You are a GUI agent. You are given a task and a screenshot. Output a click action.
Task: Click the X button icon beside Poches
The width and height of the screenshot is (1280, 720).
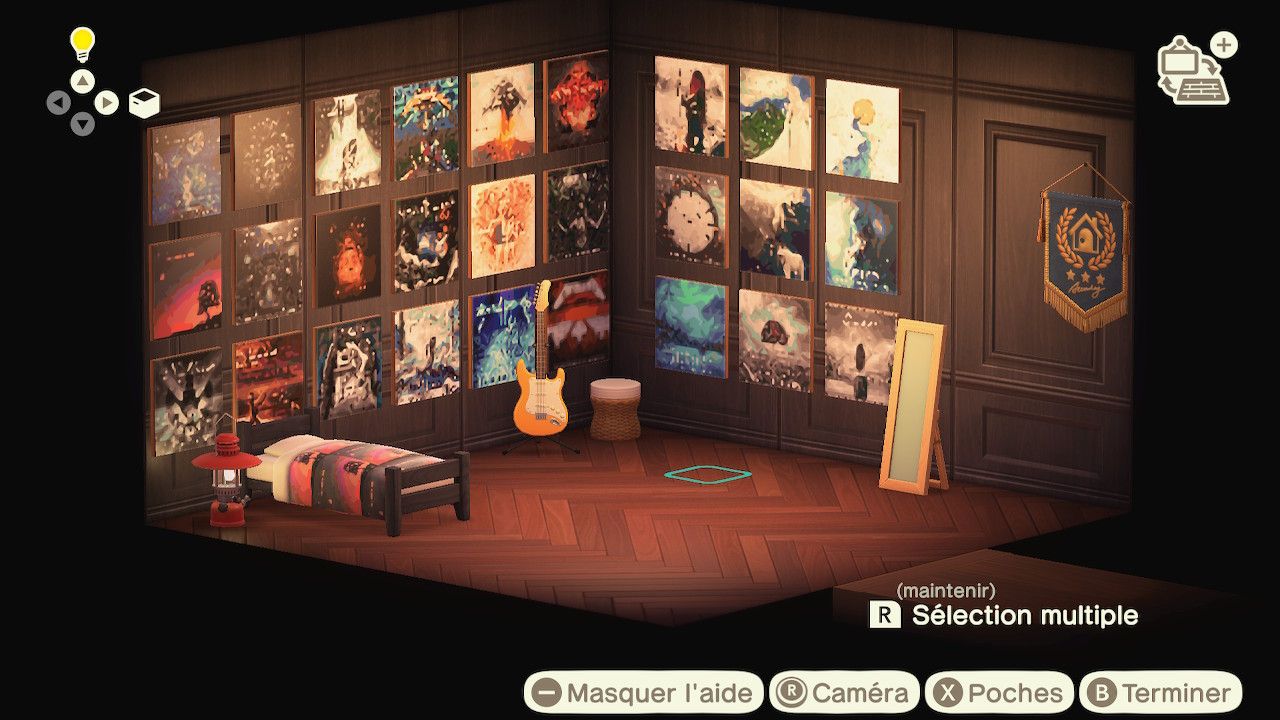tap(949, 691)
